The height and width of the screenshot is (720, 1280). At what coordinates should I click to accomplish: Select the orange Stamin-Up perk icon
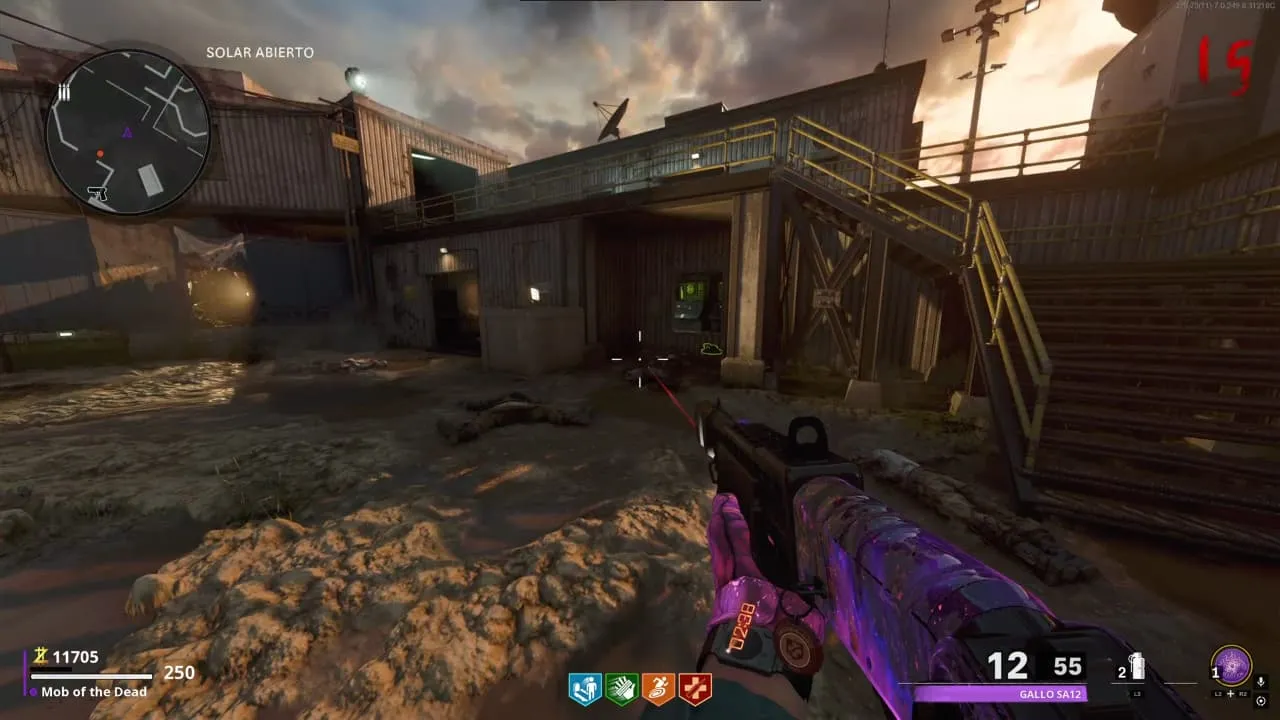[x=658, y=688]
